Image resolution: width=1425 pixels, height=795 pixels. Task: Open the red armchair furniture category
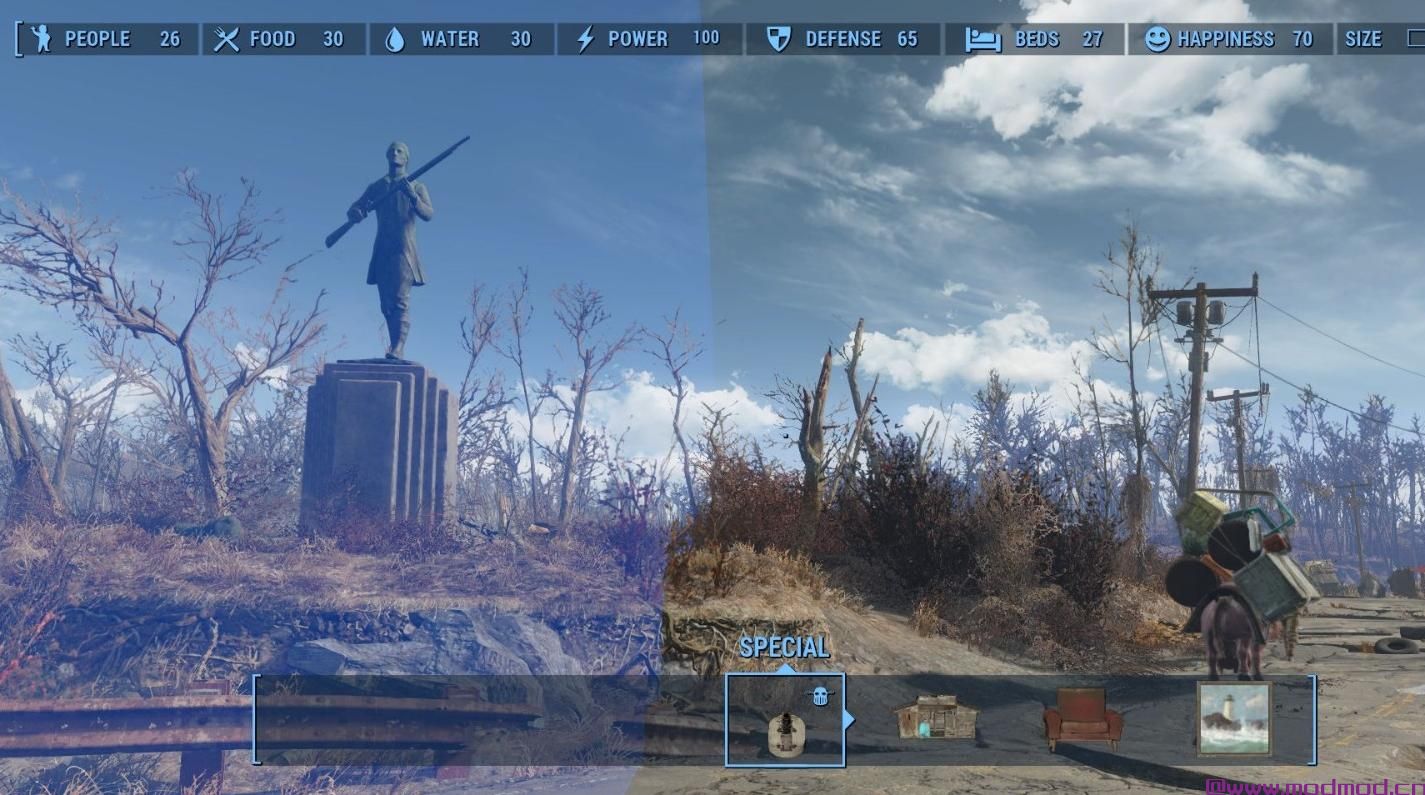click(x=1082, y=718)
